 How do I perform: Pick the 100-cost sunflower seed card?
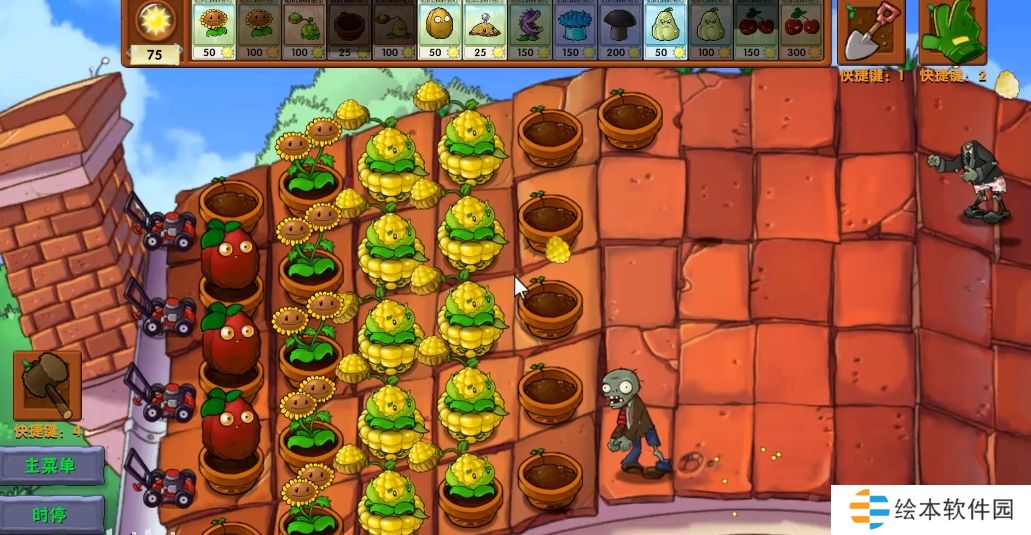click(x=258, y=30)
